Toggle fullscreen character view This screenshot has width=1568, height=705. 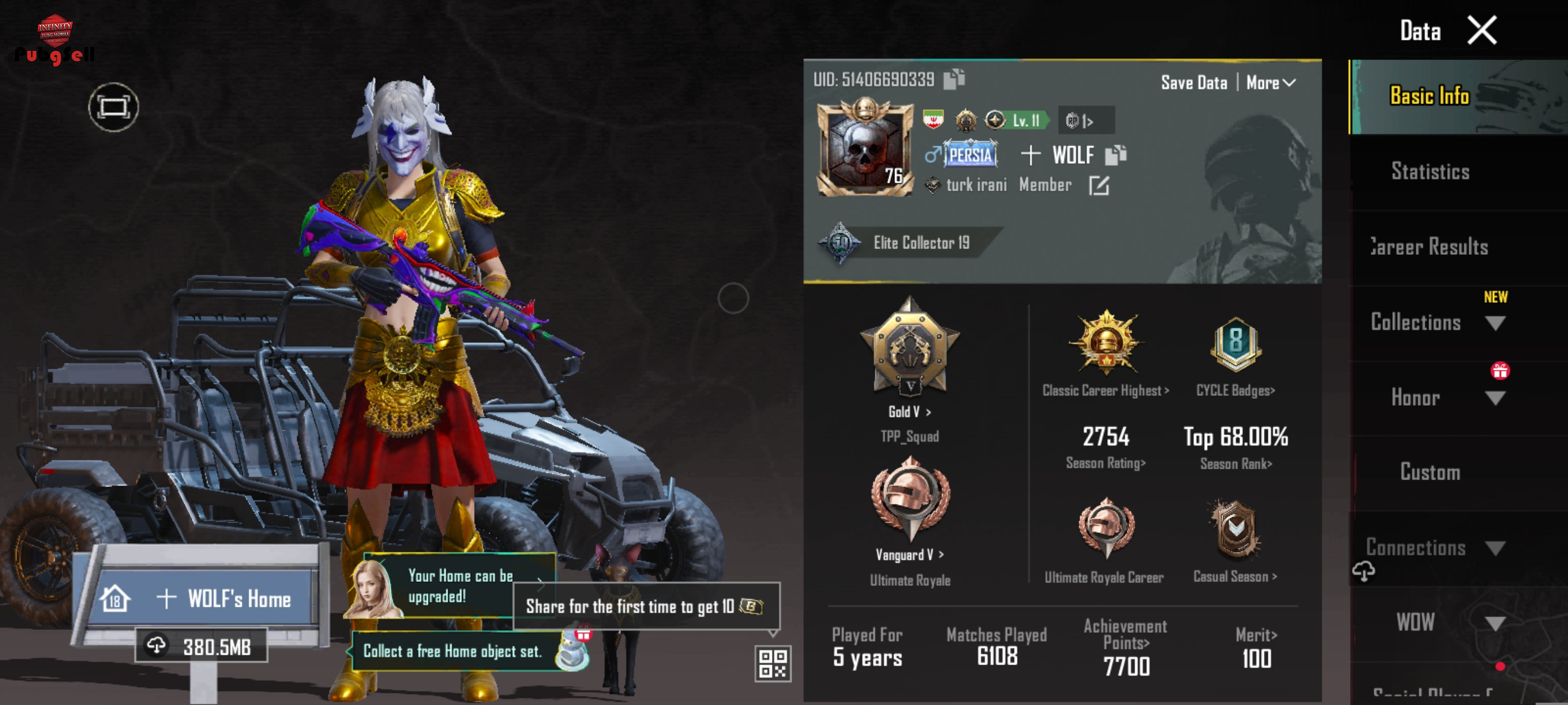113,107
